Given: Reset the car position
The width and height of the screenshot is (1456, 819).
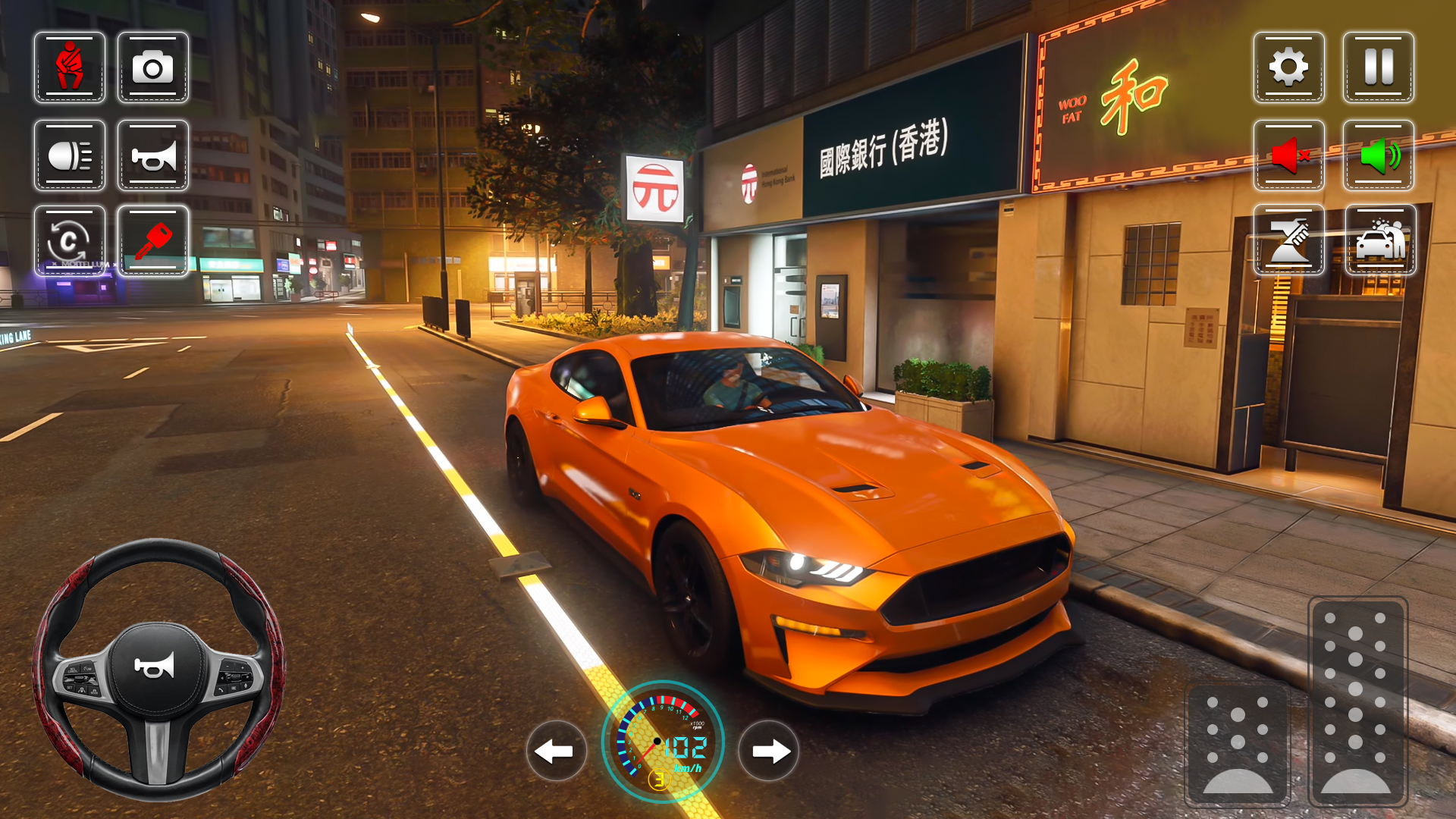Looking at the screenshot, I should tap(69, 241).
